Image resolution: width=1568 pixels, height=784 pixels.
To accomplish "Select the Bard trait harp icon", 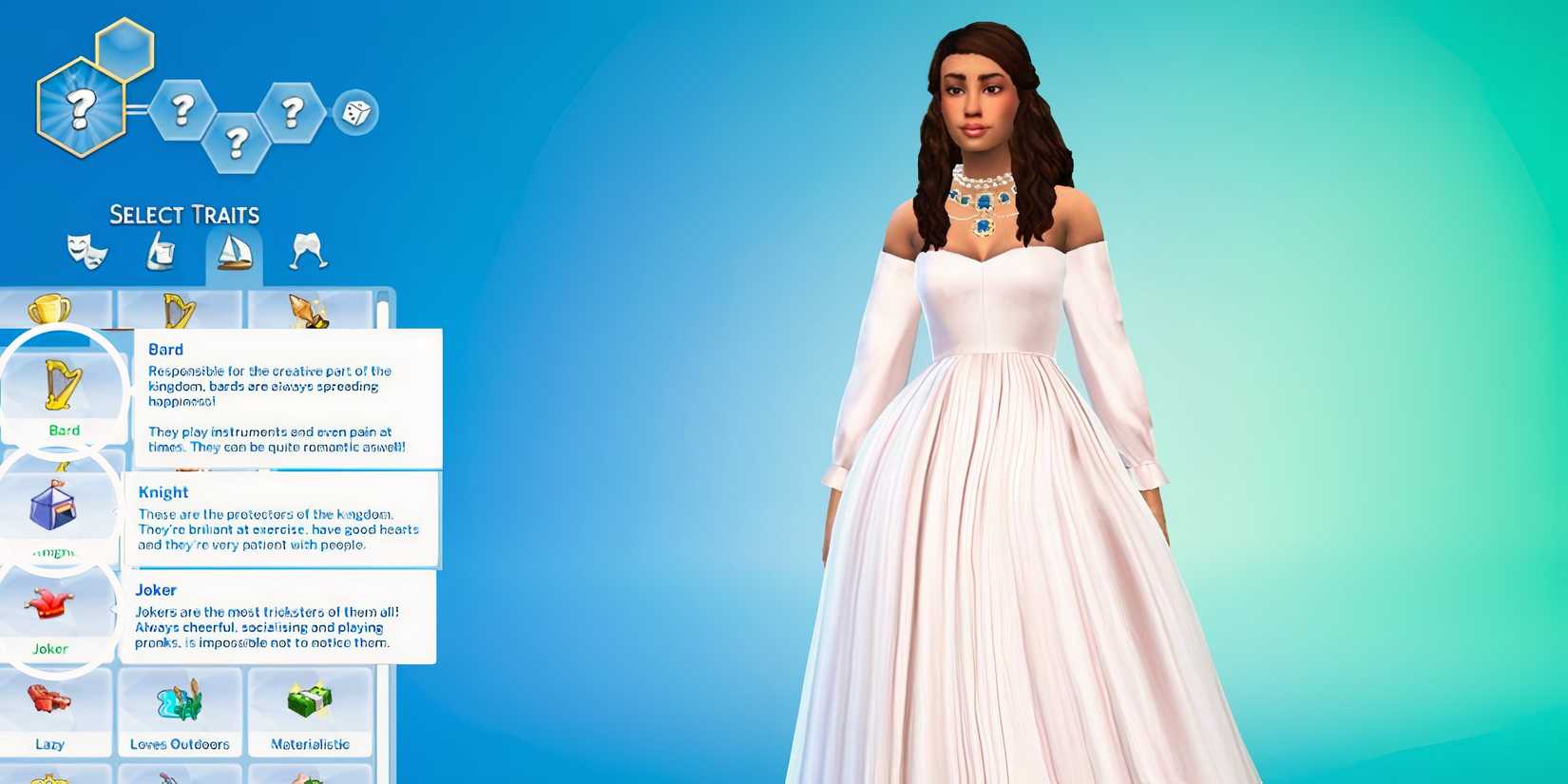I will coord(61,380).
